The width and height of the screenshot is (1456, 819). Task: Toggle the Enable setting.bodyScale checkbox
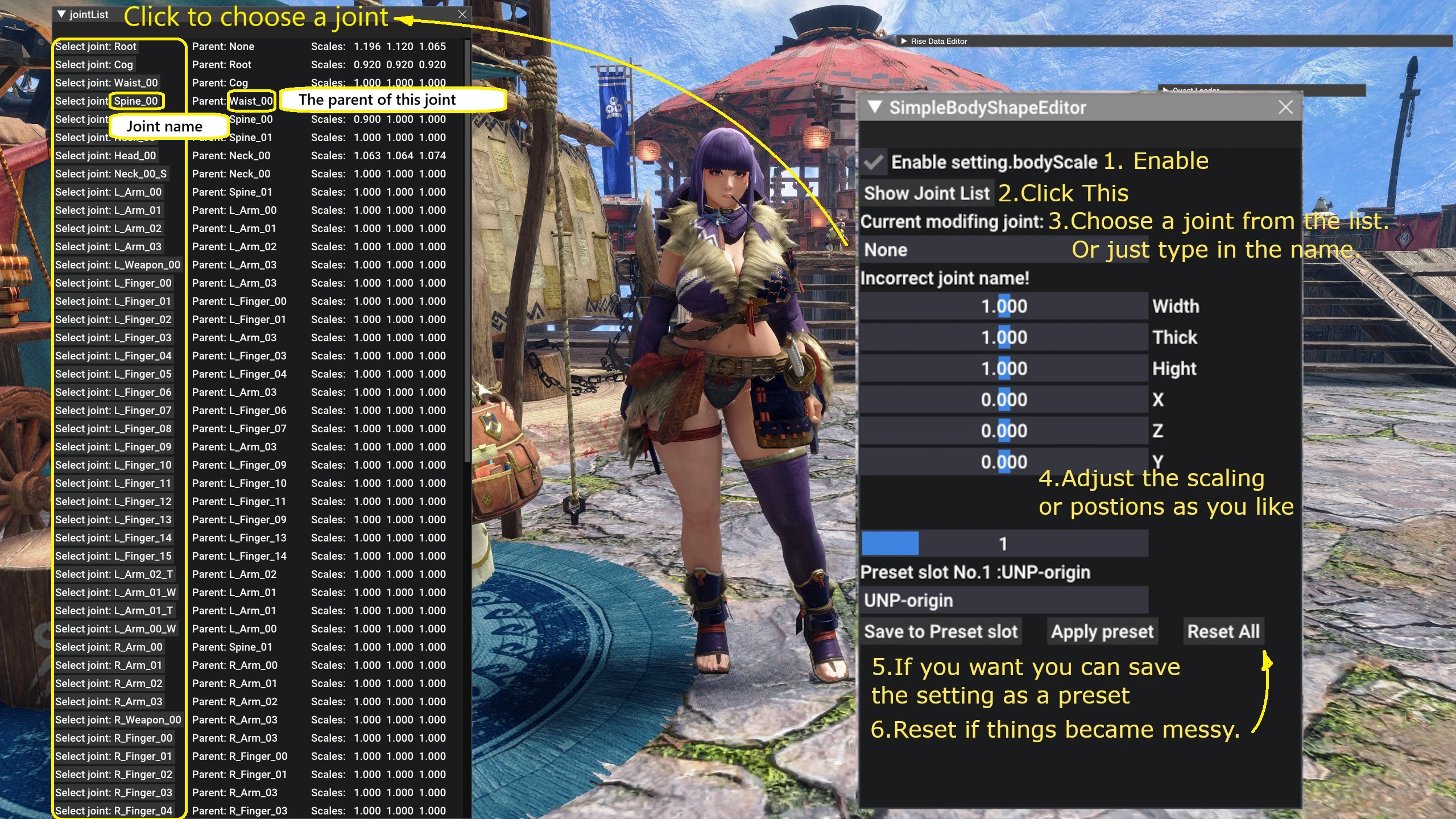pyautogui.click(x=874, y=163)
